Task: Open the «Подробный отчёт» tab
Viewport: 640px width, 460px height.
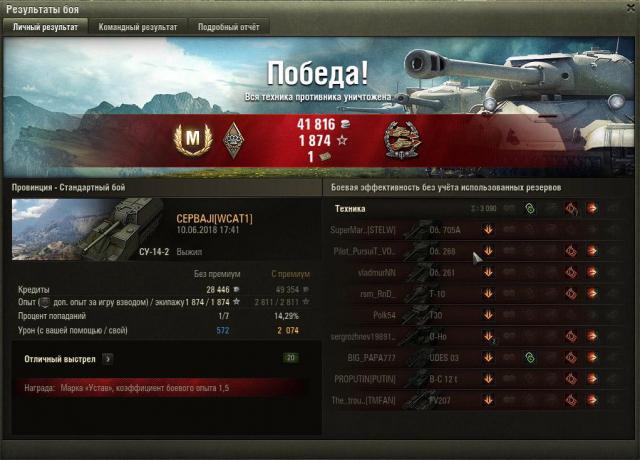Action: point(226,27)
